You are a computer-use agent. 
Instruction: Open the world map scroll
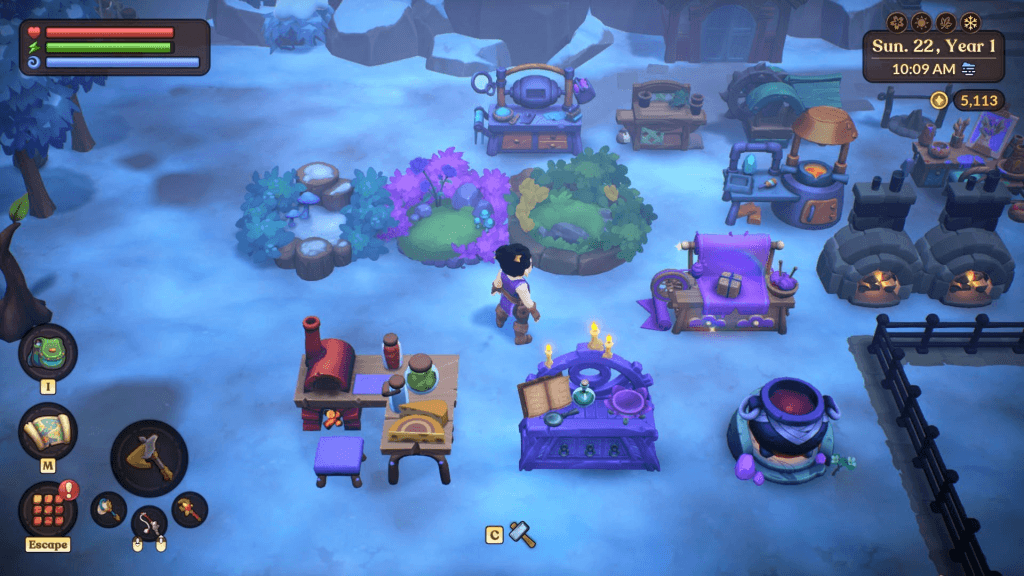(x=47, y=431)
